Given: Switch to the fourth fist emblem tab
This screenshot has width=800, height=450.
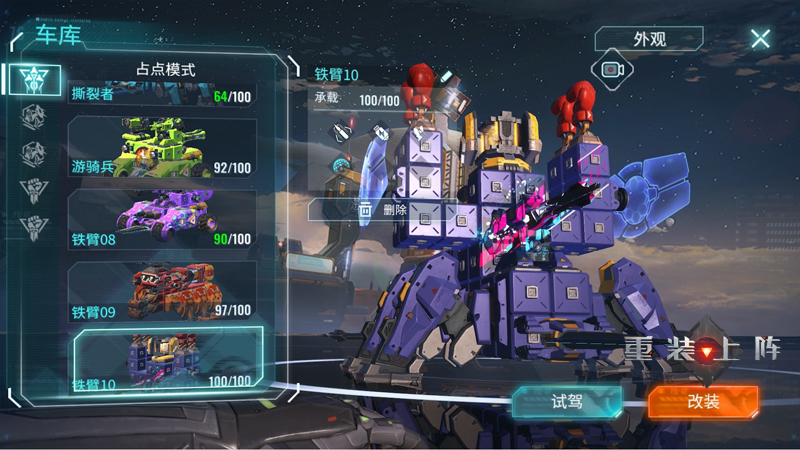Looking at the screenshot, I should [34, 189].
